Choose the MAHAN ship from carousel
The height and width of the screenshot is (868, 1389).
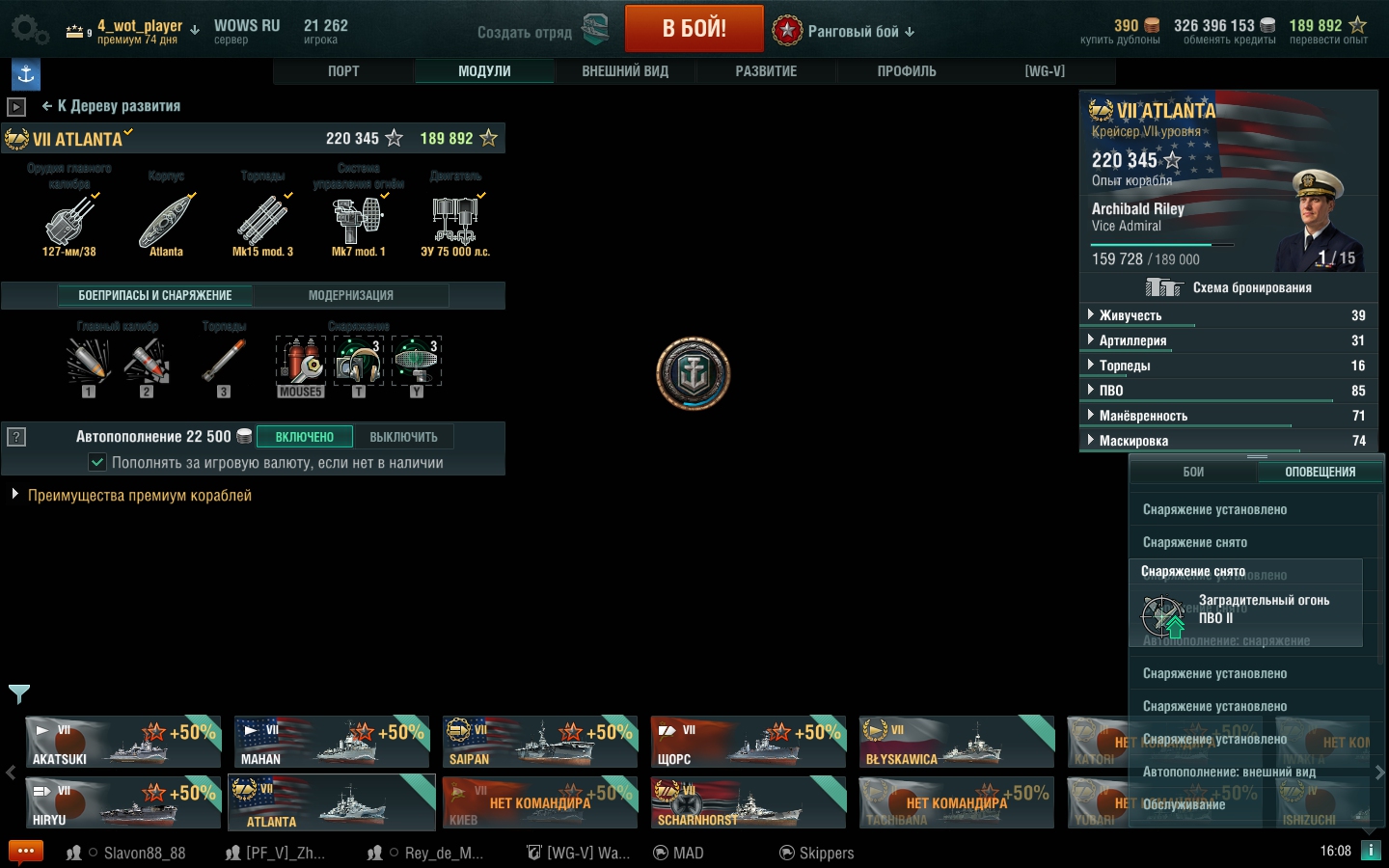332,742
